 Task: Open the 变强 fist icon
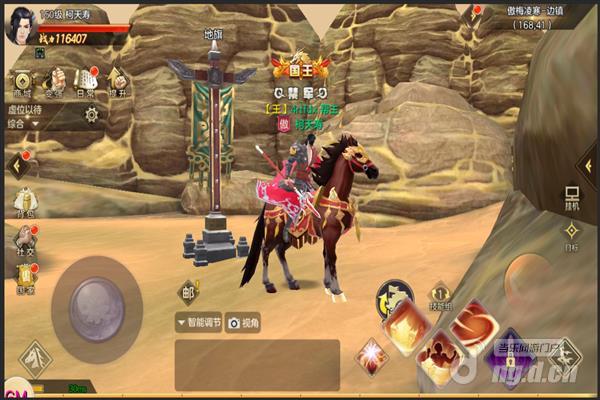[x=55, y=80]
